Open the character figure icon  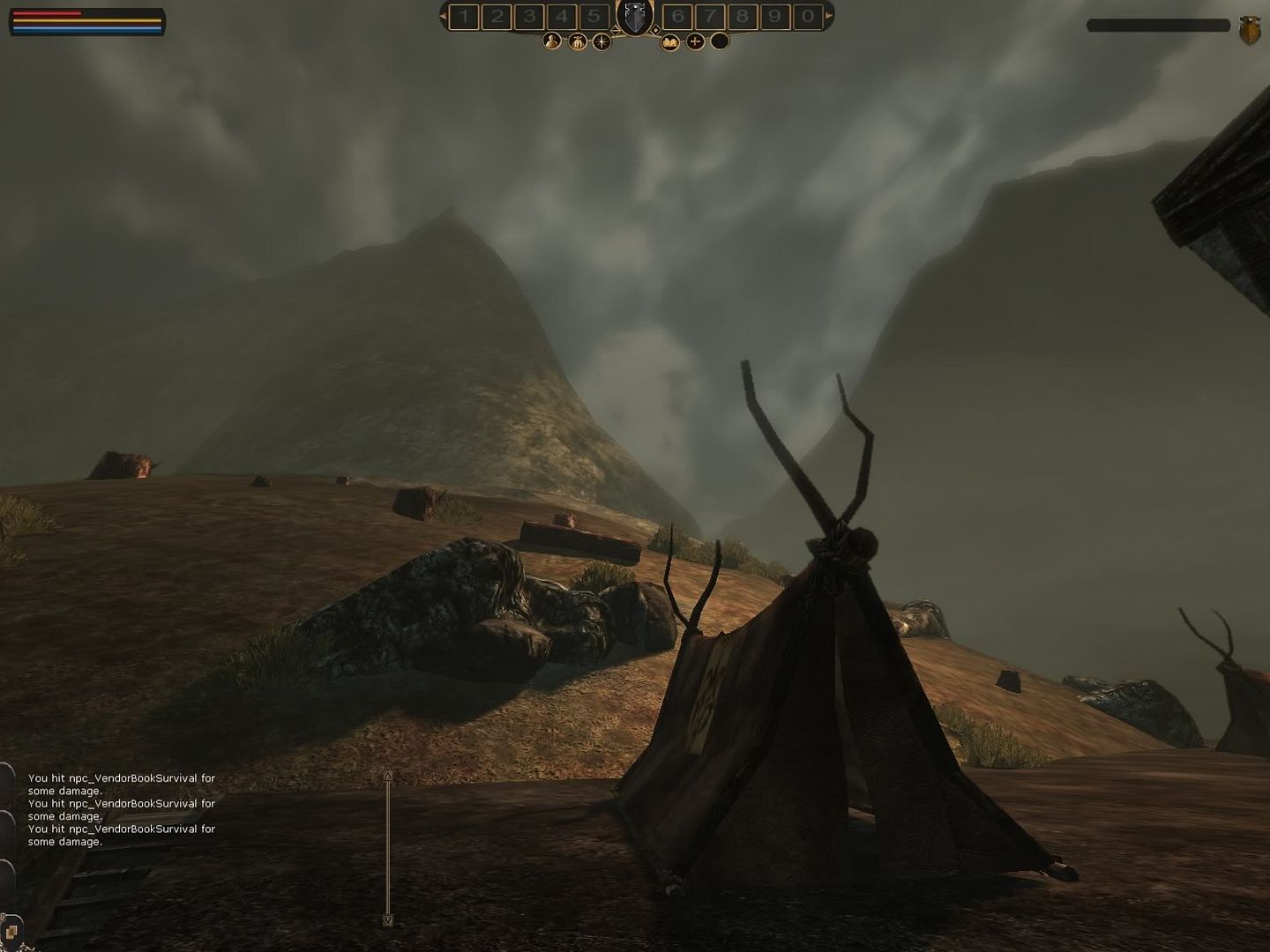[x=552, y=41]
